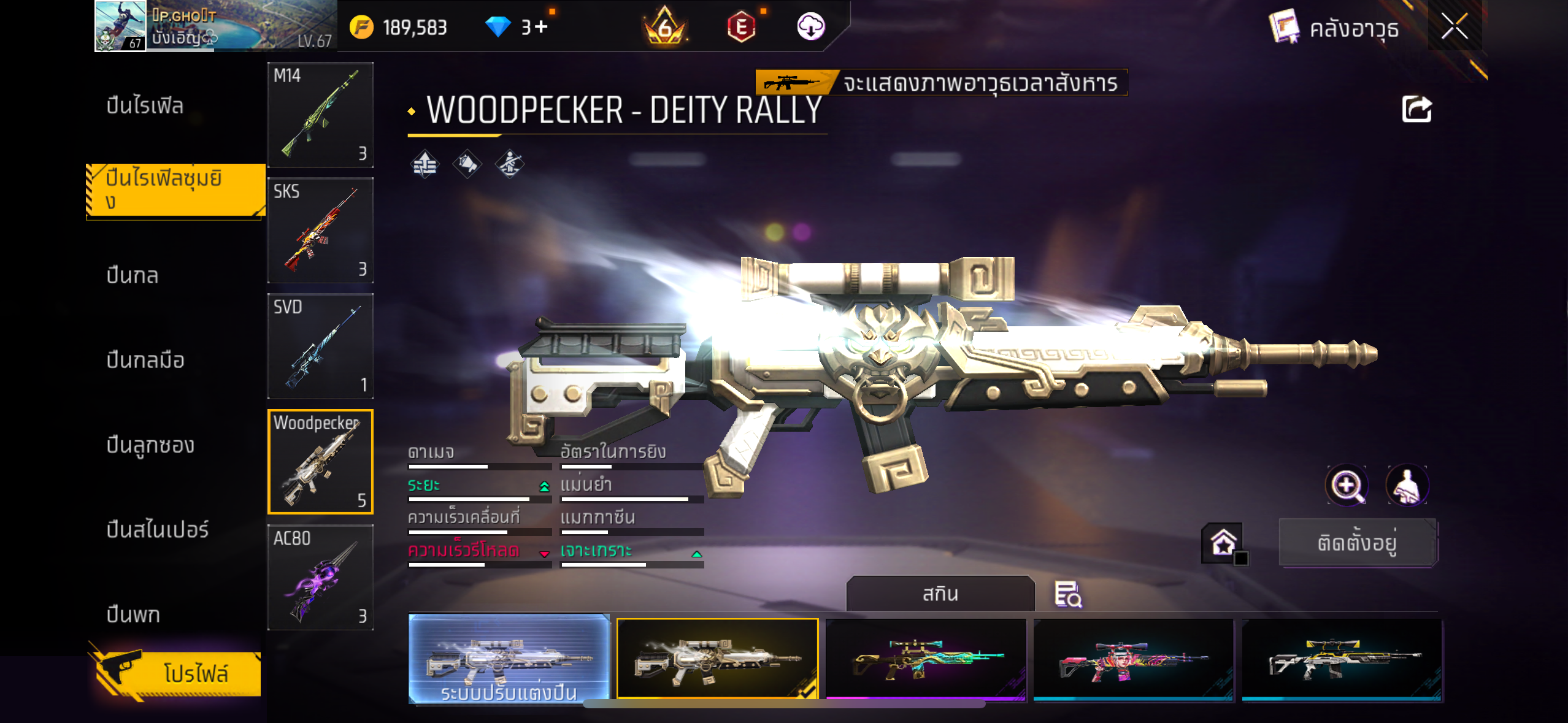Select the AC80 weapon tile
Image resolution: width=1568 pixels, height=723 pixels.
click(x=320, y=578)
